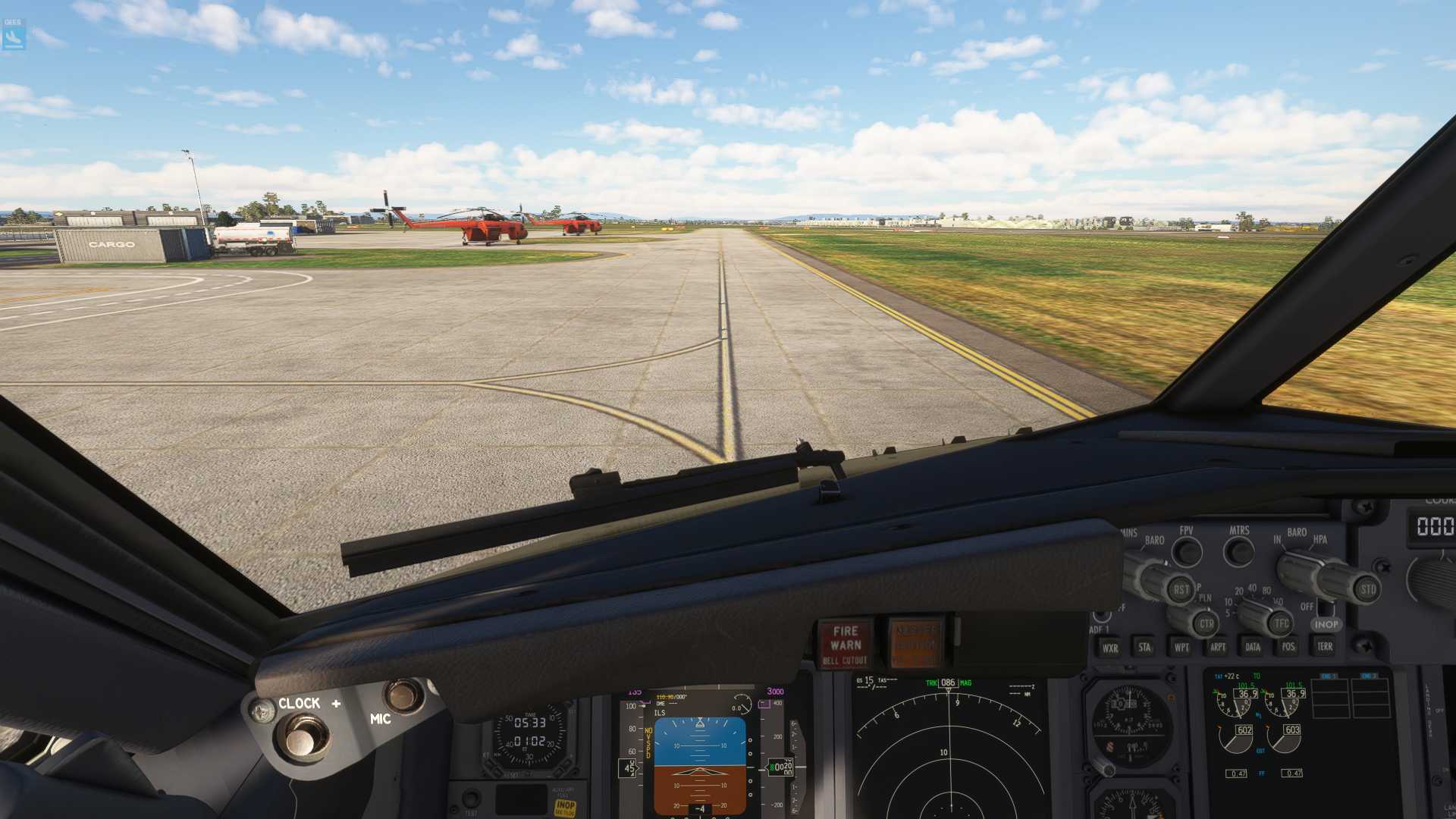This screenshot has width=1456, height=819.
Task: Turn on terrain display with TERR
Action: [1325, 646]
